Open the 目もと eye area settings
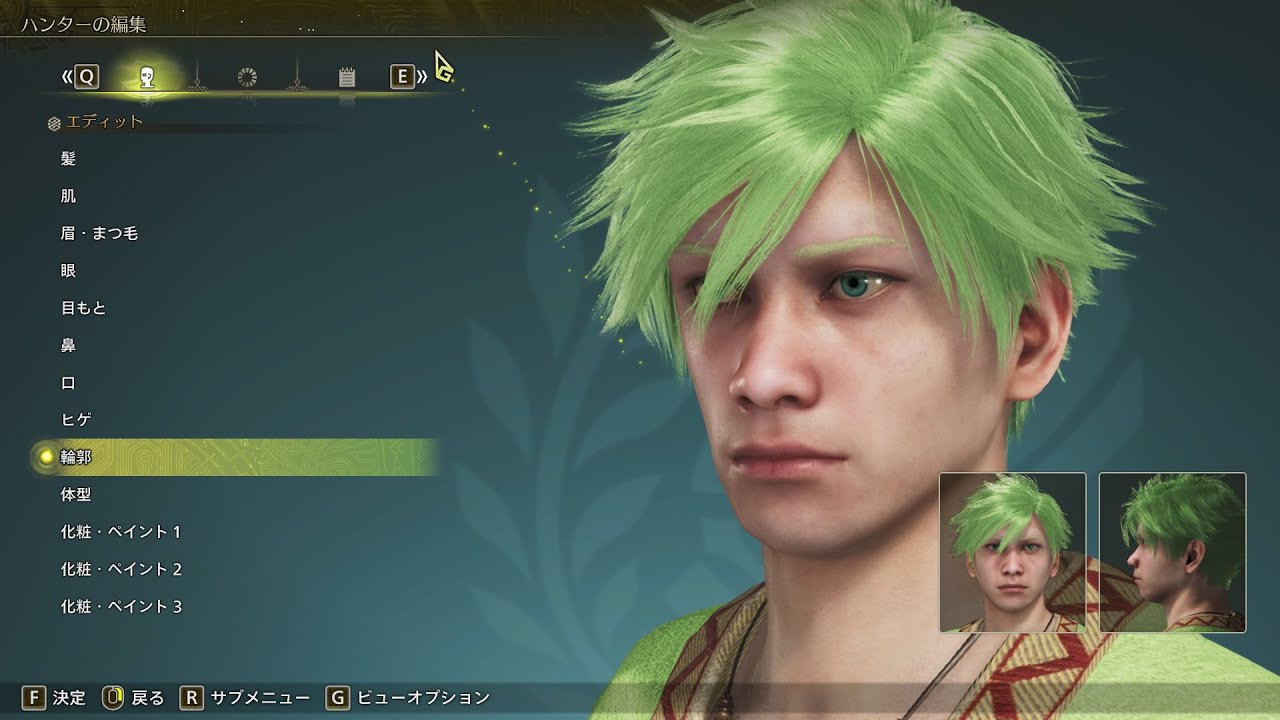This screenshot has width=1280, height=720. (83, 308)
